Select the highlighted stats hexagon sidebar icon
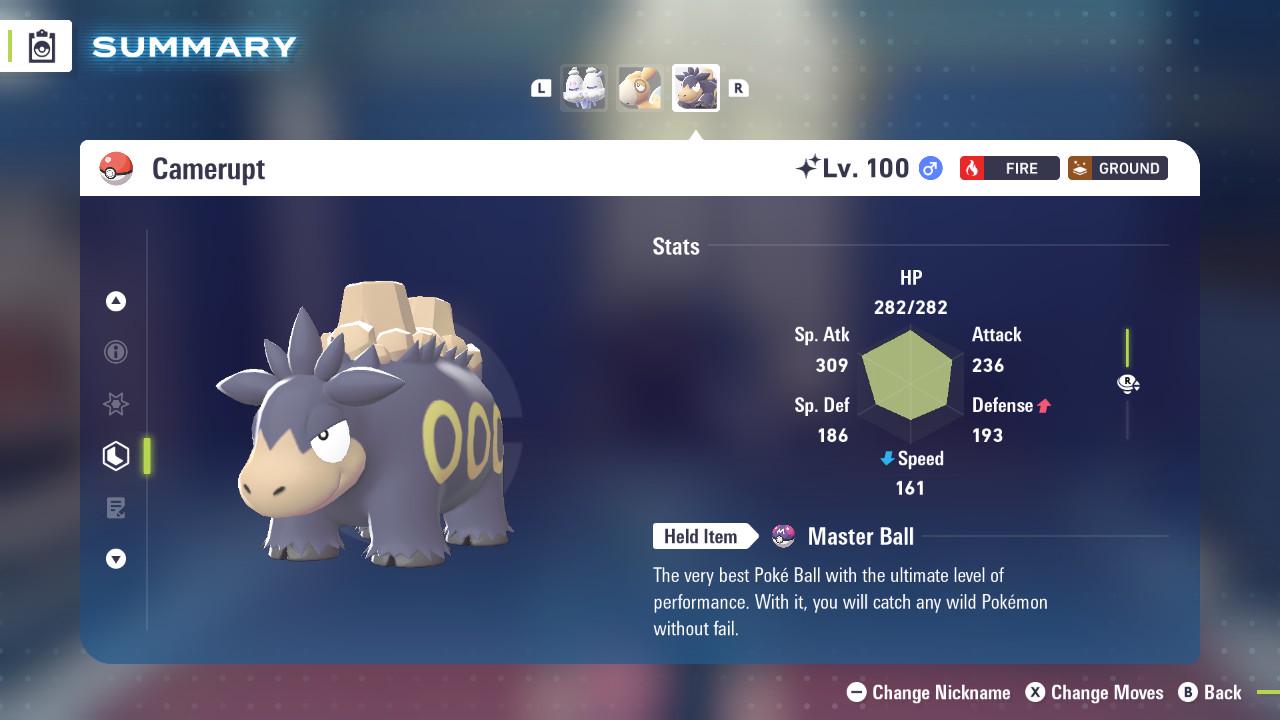The height and width of the screenshot is (720, 1280). point(116,456)
